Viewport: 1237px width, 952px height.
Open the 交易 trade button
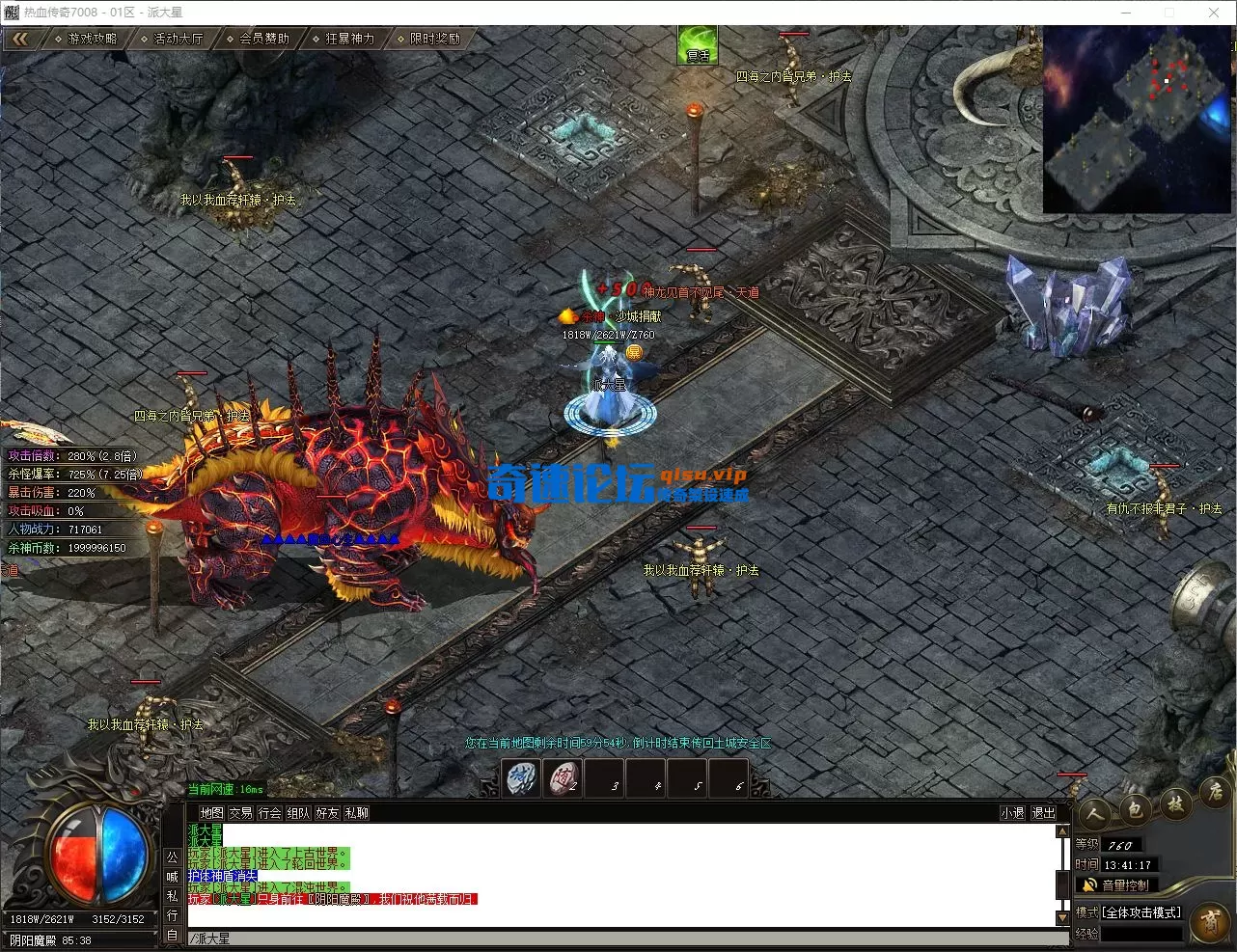[240, 813]
